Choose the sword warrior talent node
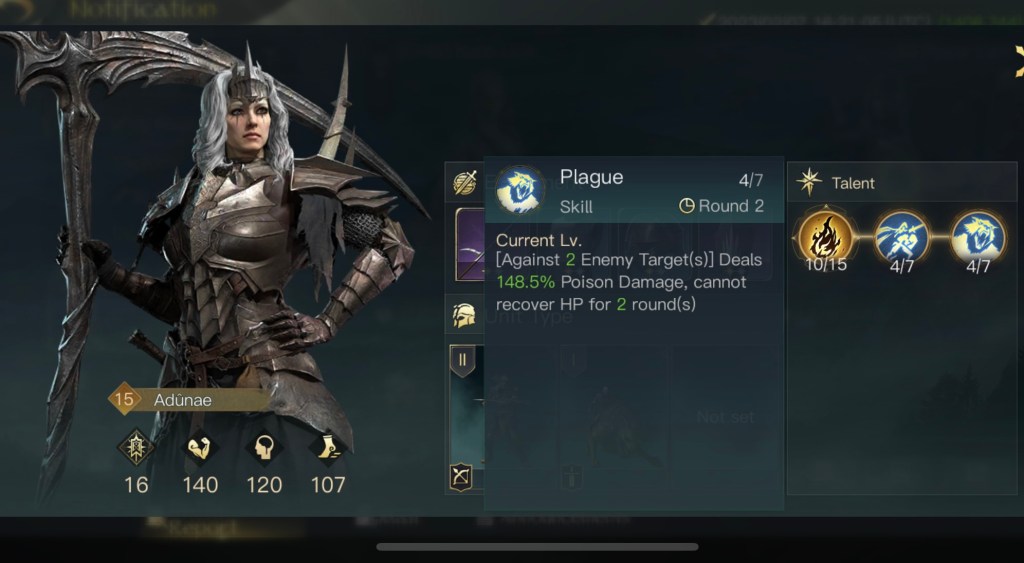 click(901, 239)
